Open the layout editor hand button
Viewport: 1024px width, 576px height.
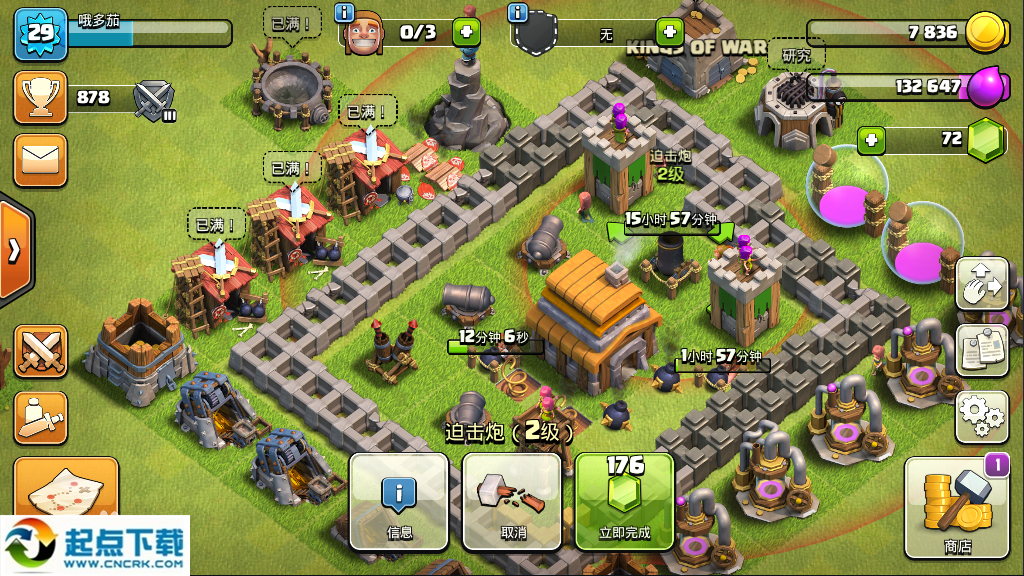(981, 284)
